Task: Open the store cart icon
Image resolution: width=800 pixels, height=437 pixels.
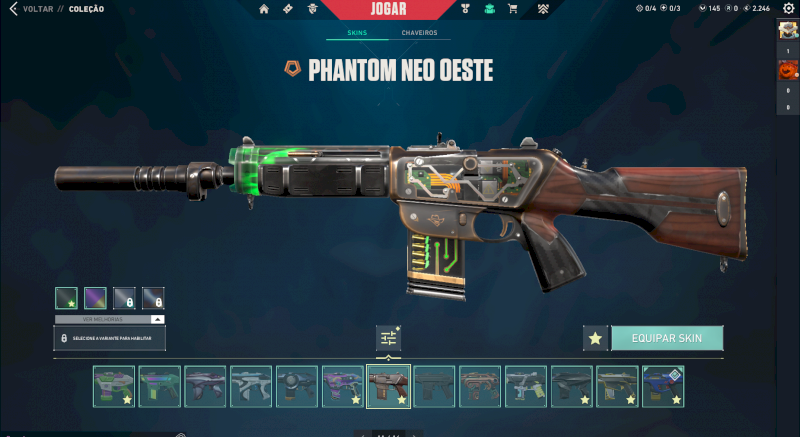Action: 513,9
